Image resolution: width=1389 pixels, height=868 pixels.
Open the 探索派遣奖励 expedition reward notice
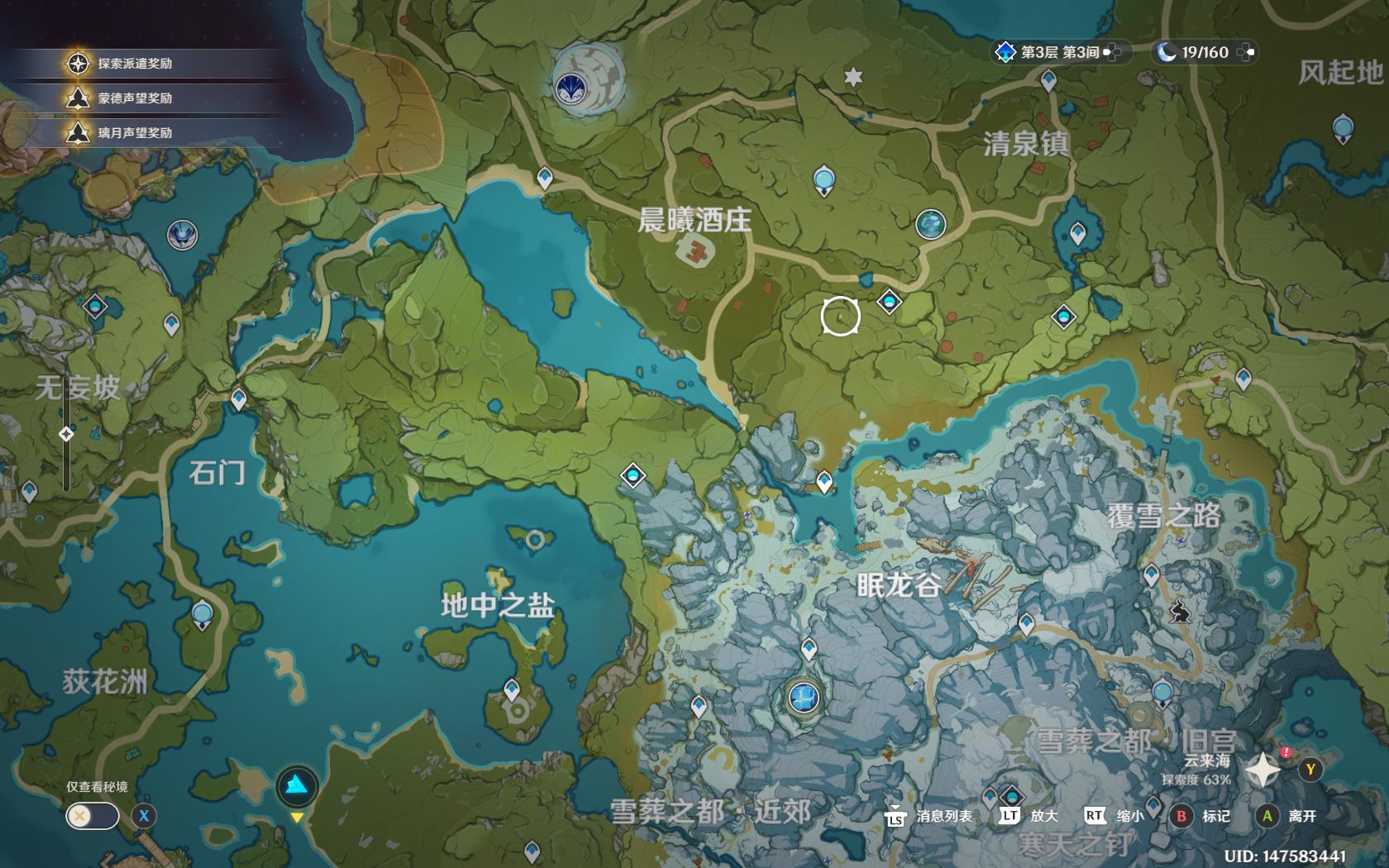134,64
